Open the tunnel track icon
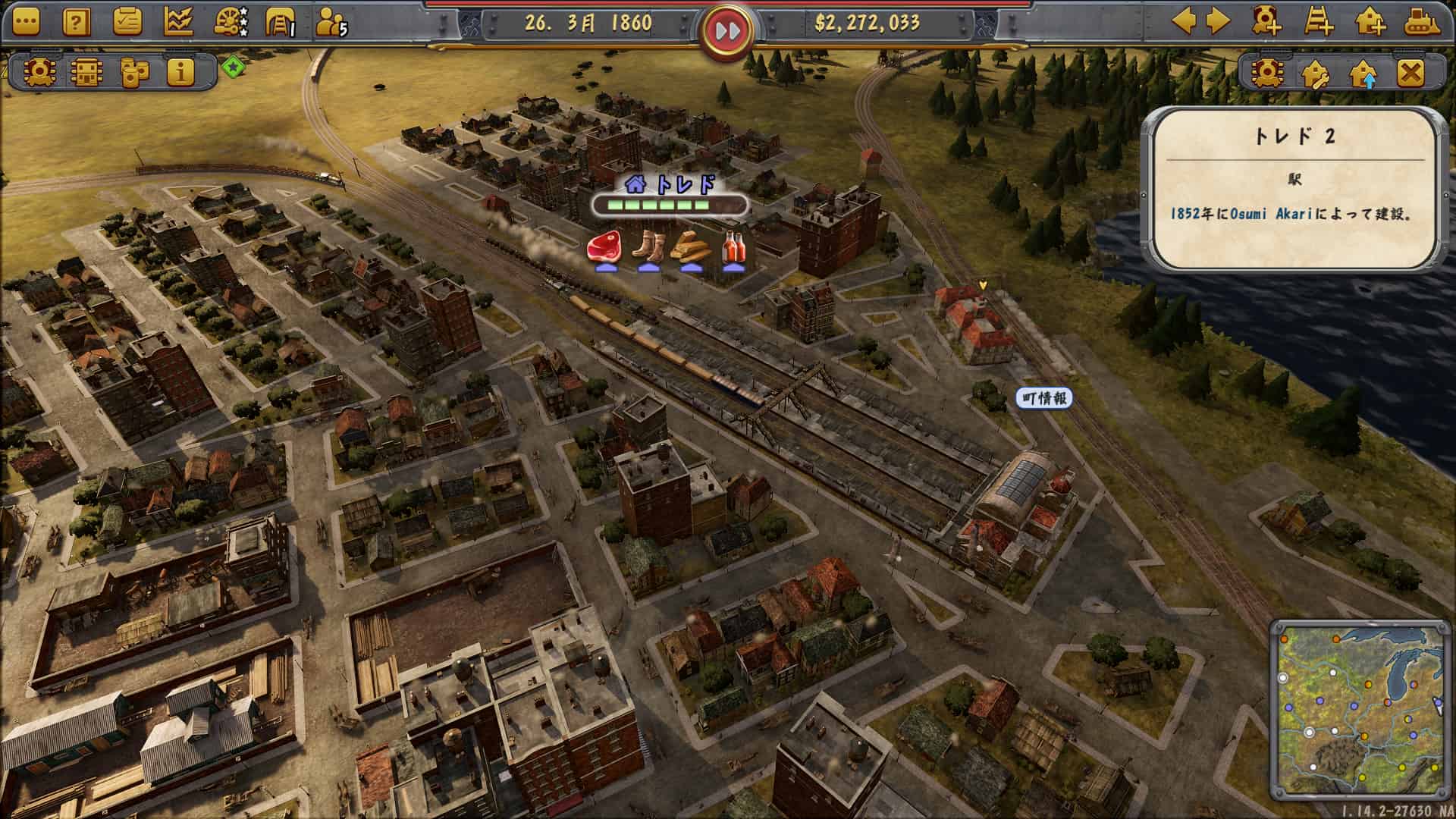 click(280, 23)
